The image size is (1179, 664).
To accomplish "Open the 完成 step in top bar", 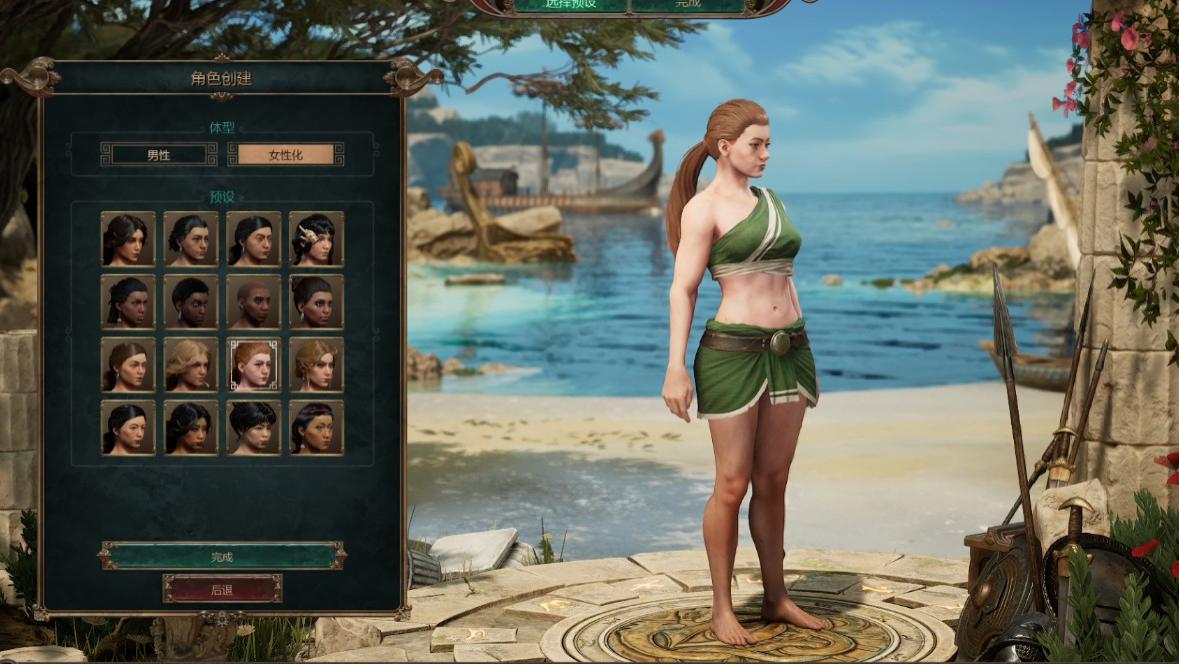I will (x=688, y=4).
